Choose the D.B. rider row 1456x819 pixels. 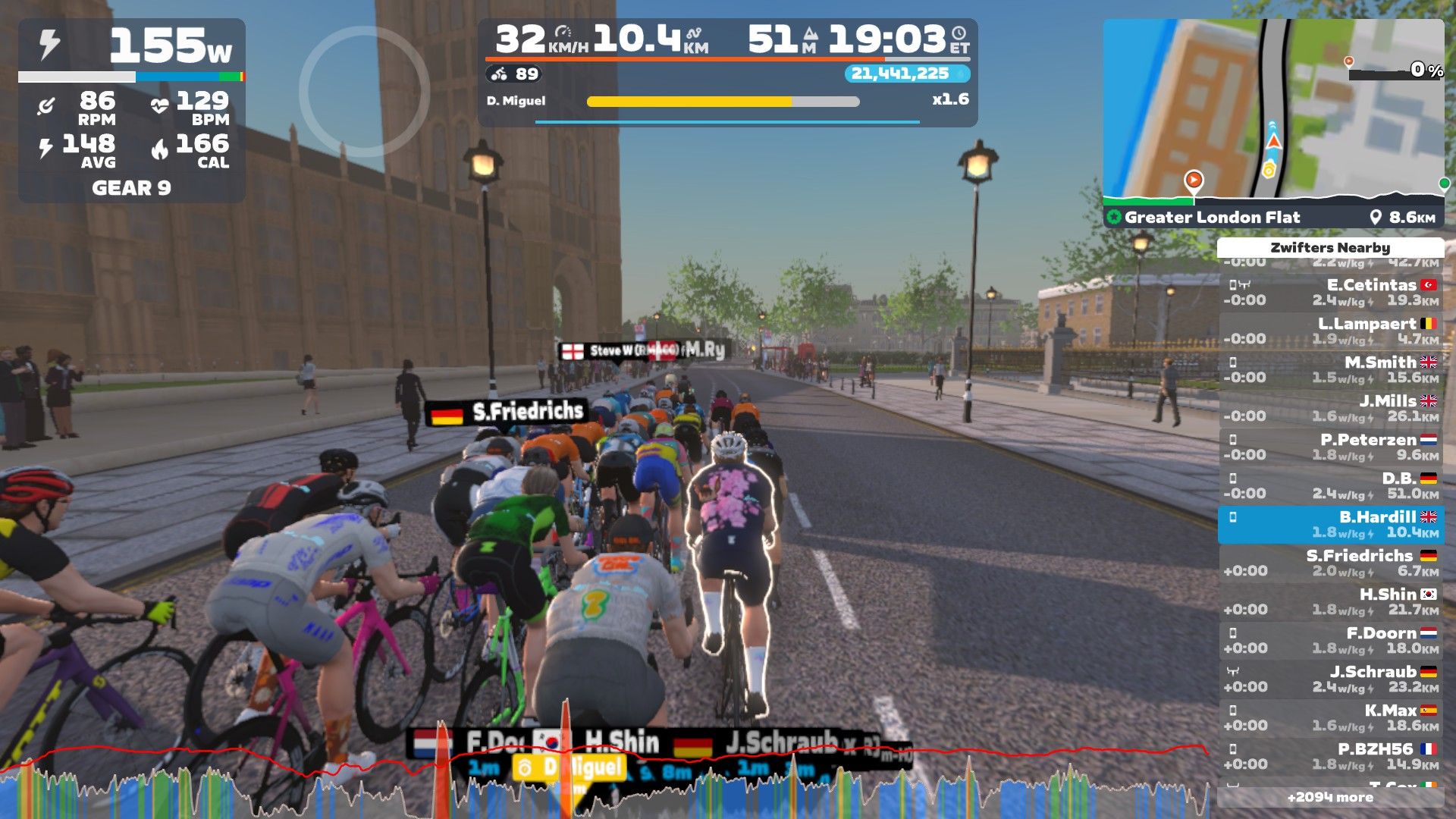pyautogui.click(x=1330, y=485)
